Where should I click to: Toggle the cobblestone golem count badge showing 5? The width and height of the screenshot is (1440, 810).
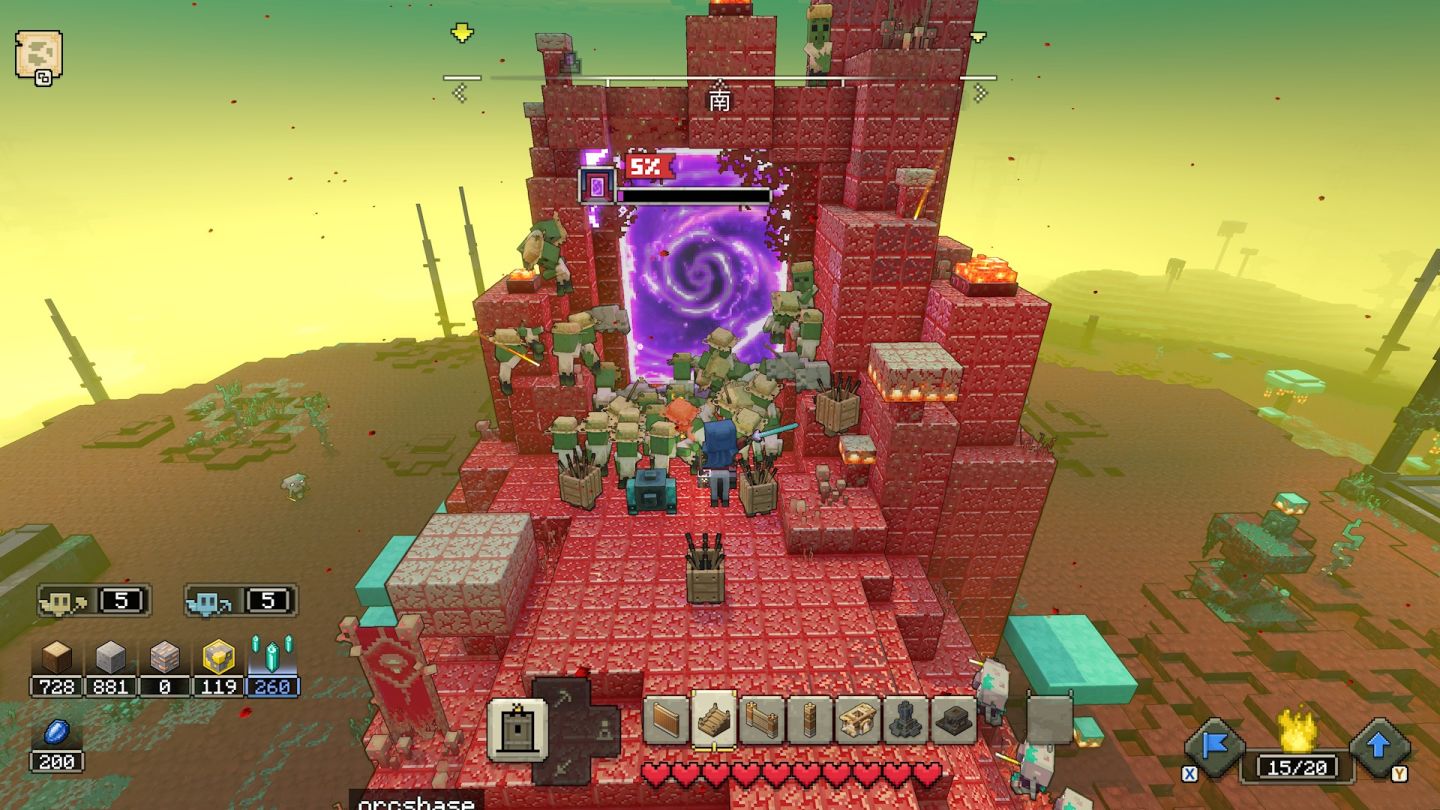pos(240,600)
